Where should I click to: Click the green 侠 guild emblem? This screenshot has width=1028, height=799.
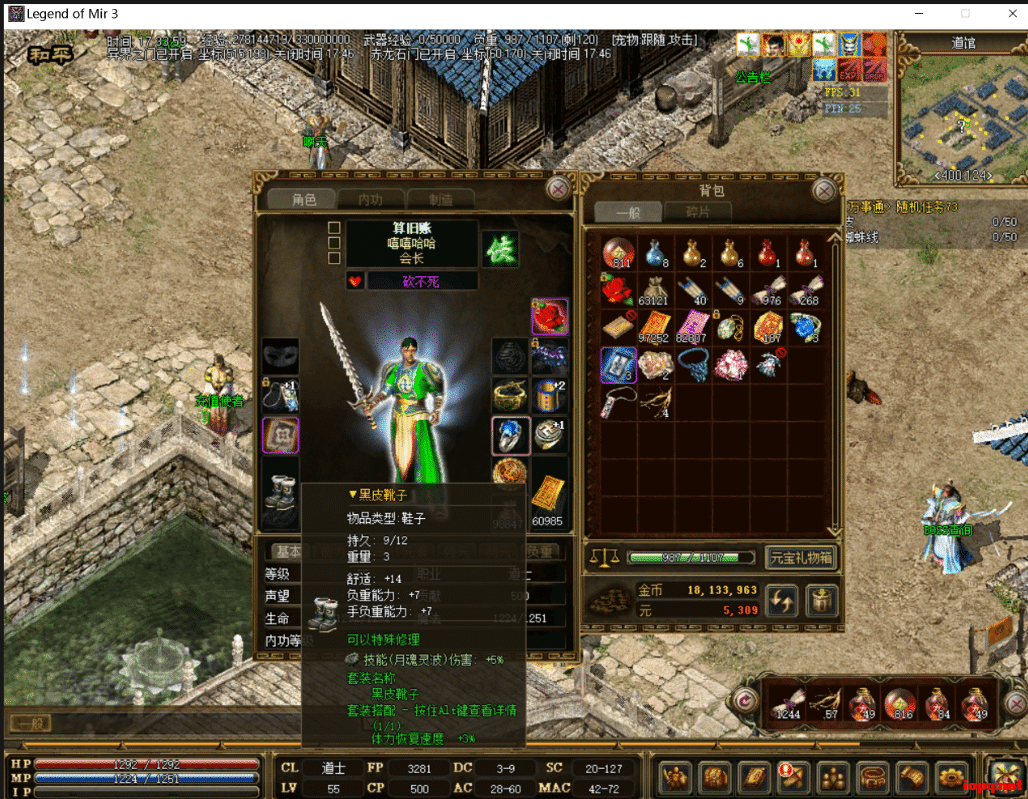click(x=500, y=249)
